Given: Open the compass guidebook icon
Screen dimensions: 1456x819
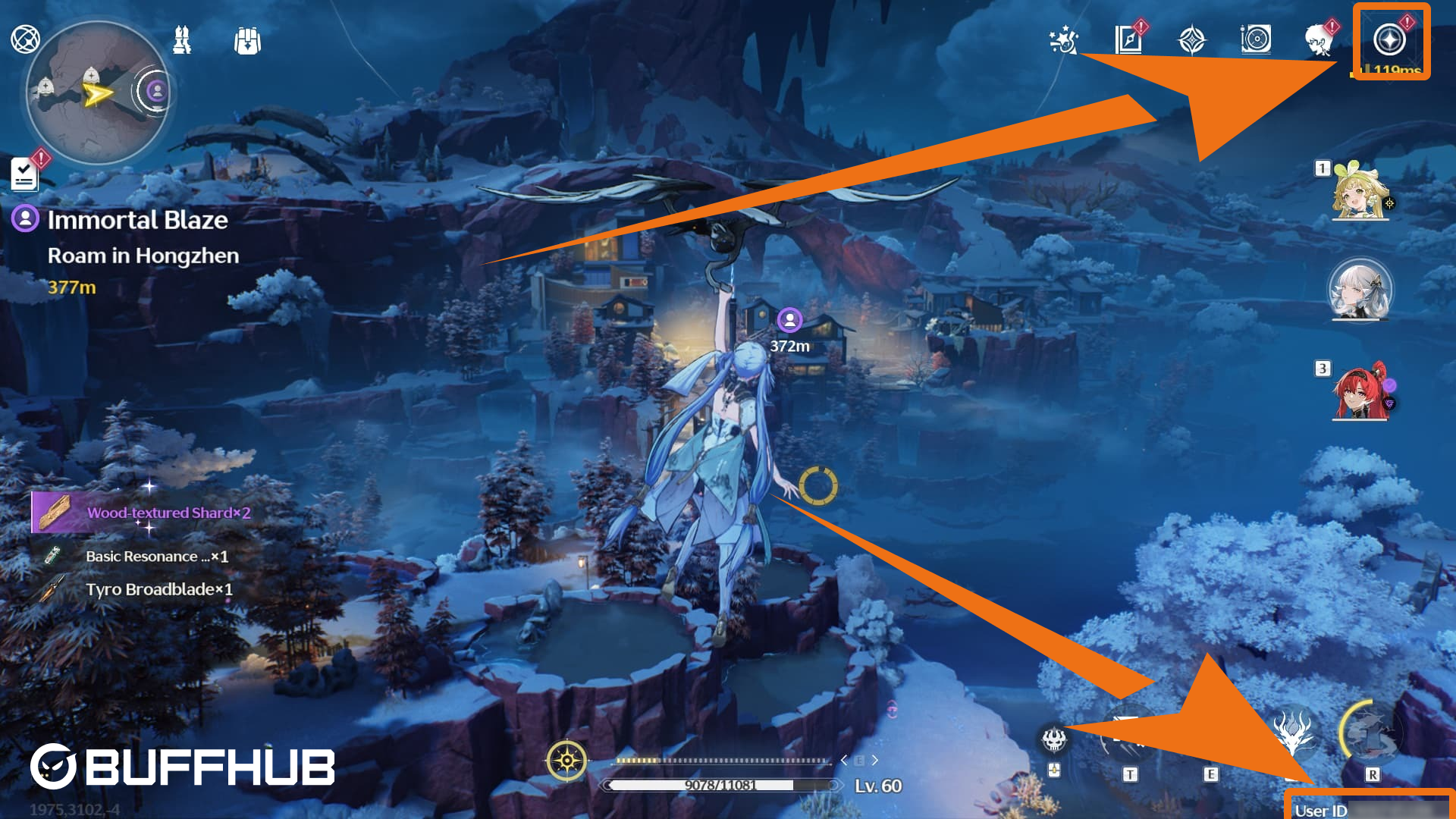Looking at the screenshot, I should tap(1128, 39).
